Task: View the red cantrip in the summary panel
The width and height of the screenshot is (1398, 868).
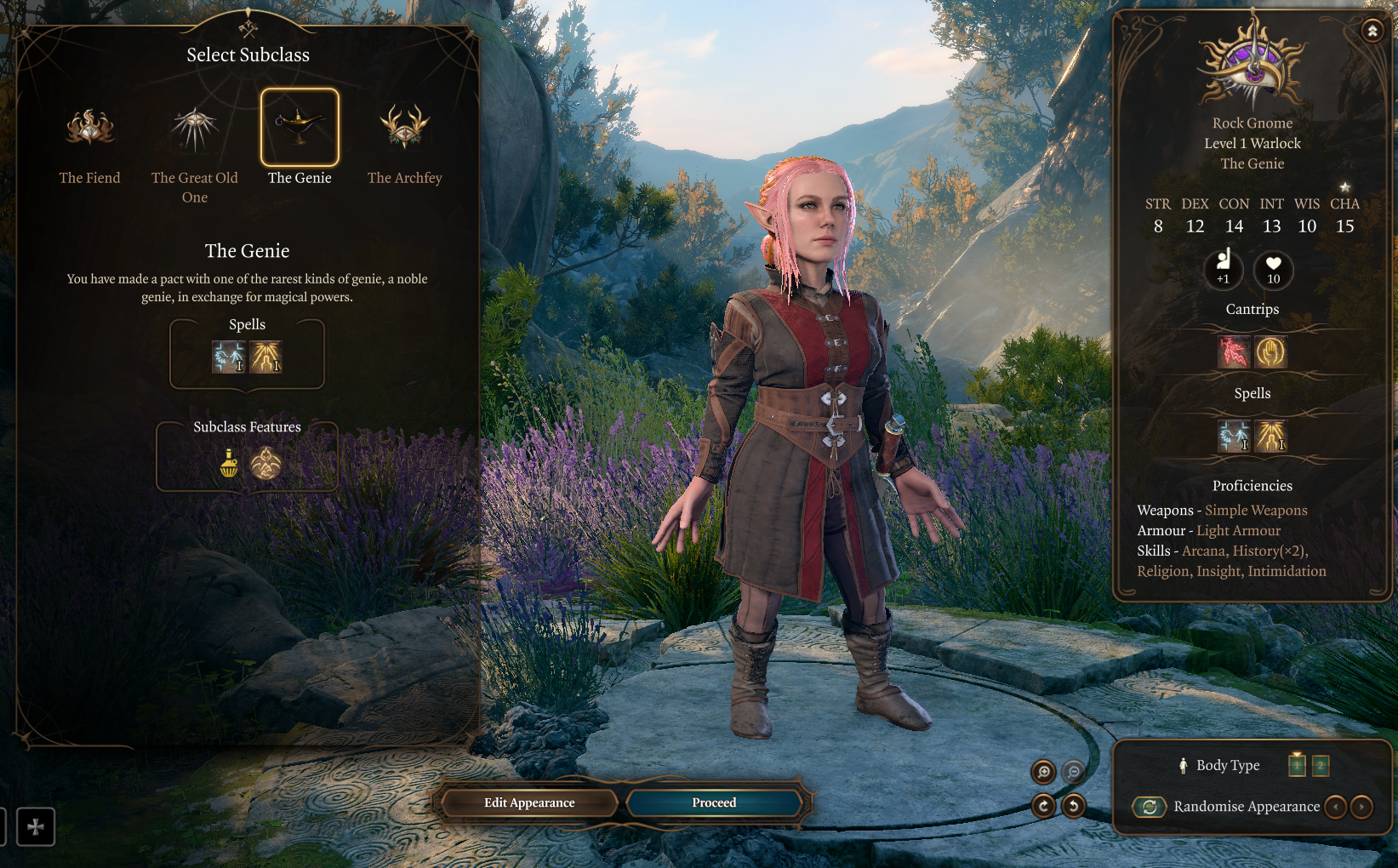Action: (1233, 352)
